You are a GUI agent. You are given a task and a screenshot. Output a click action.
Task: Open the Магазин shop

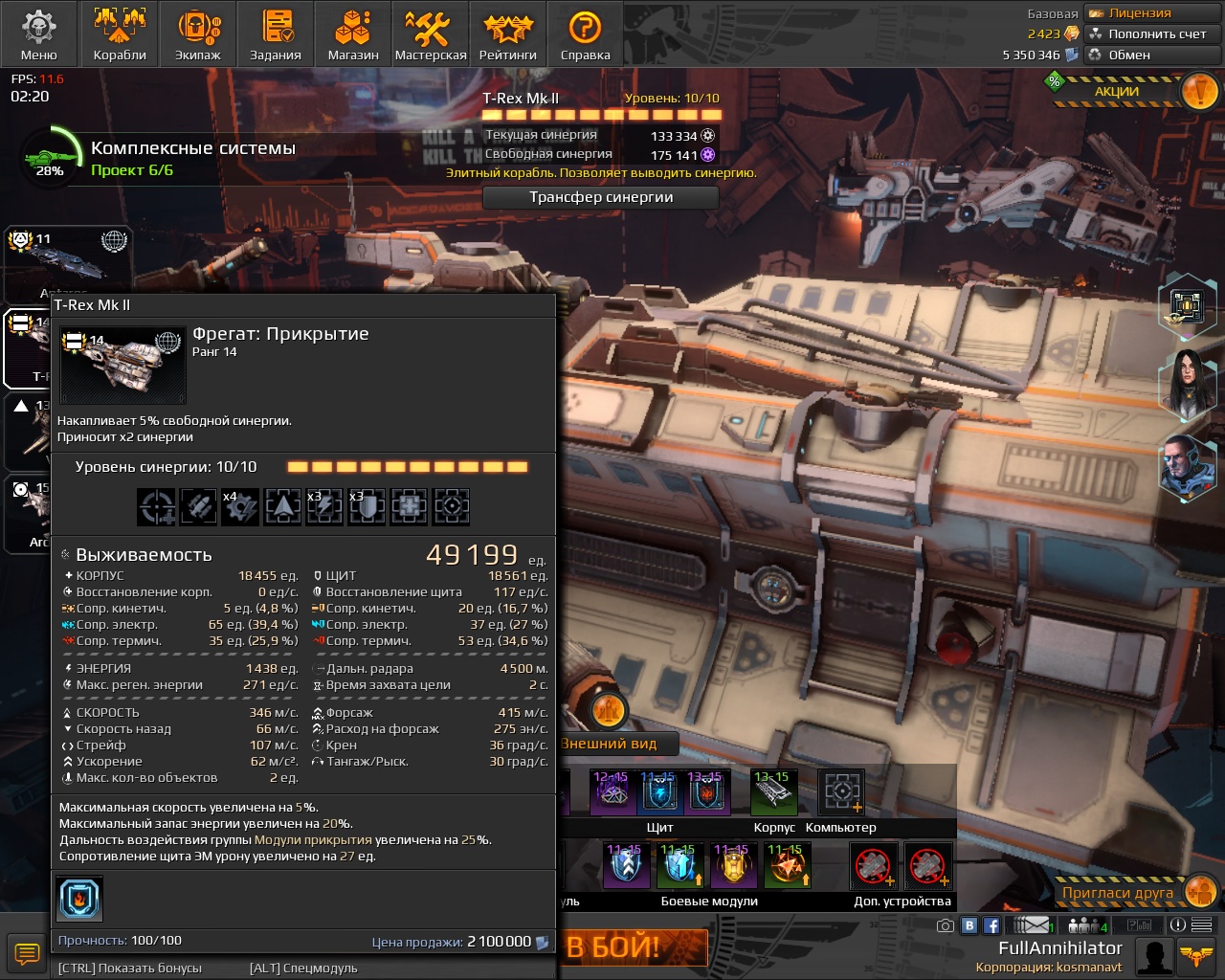click(353, 34)
